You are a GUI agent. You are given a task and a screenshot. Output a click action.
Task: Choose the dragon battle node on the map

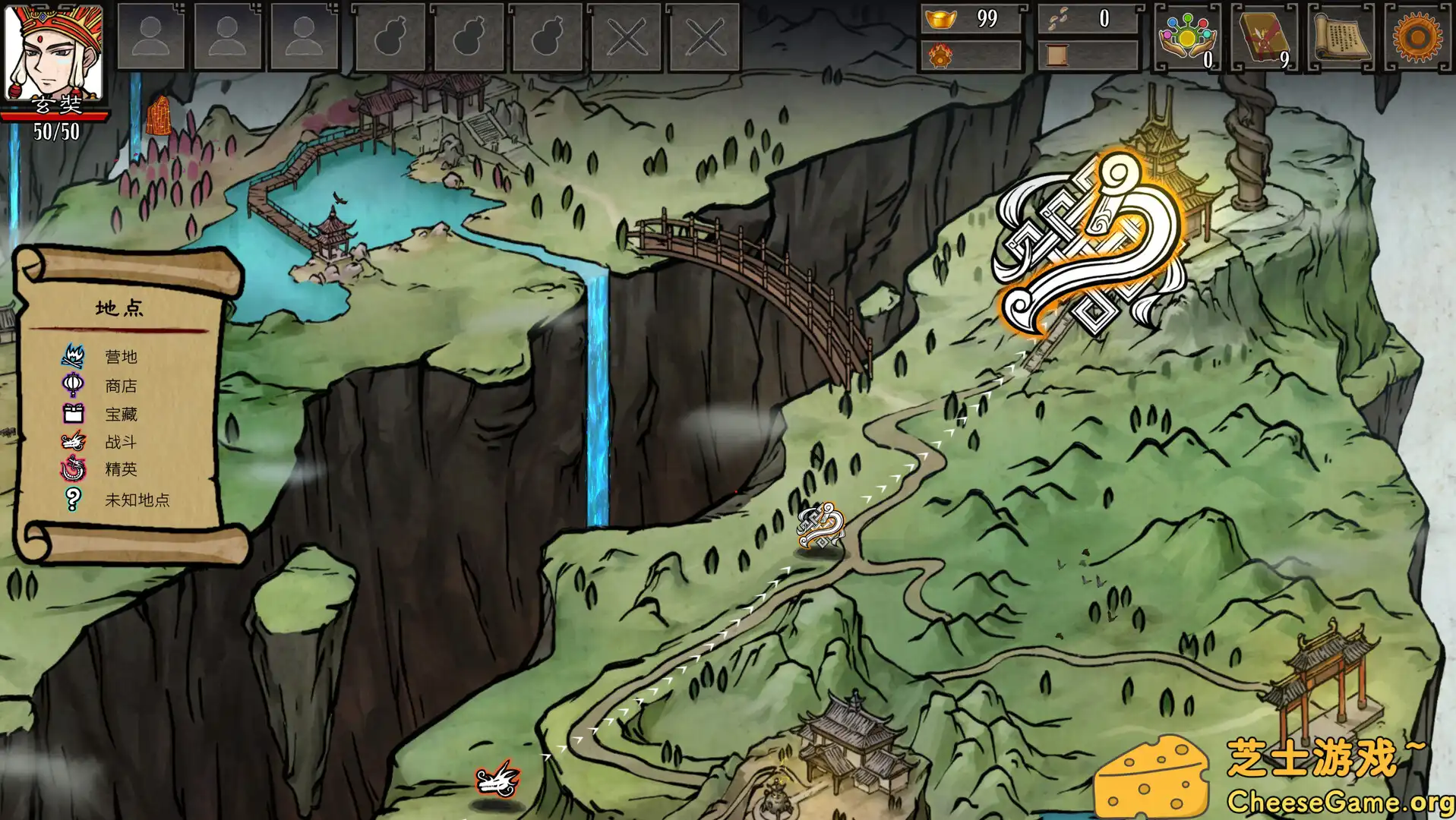click(497, 780)
